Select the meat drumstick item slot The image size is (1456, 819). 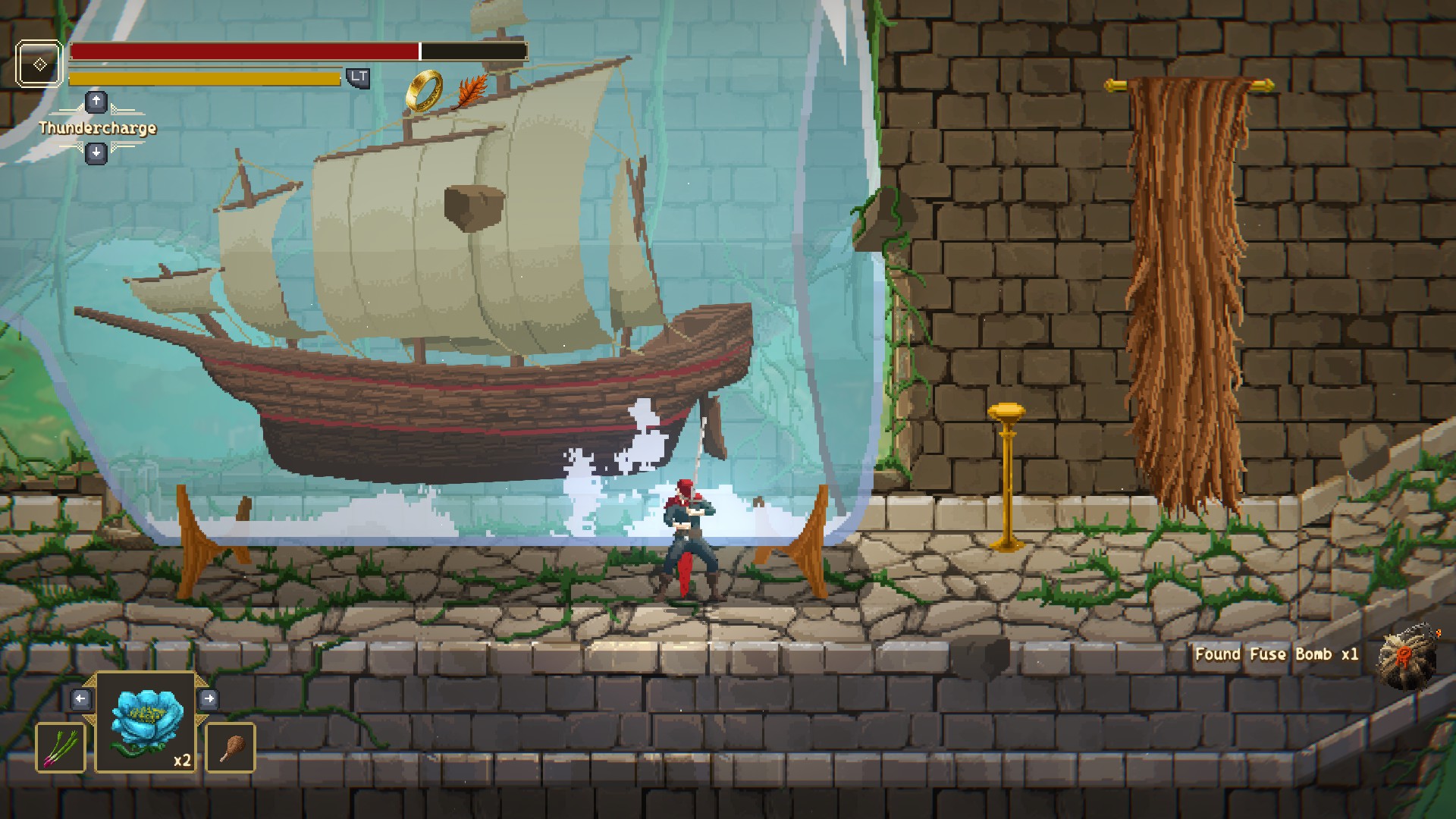(x=230, y=747)
